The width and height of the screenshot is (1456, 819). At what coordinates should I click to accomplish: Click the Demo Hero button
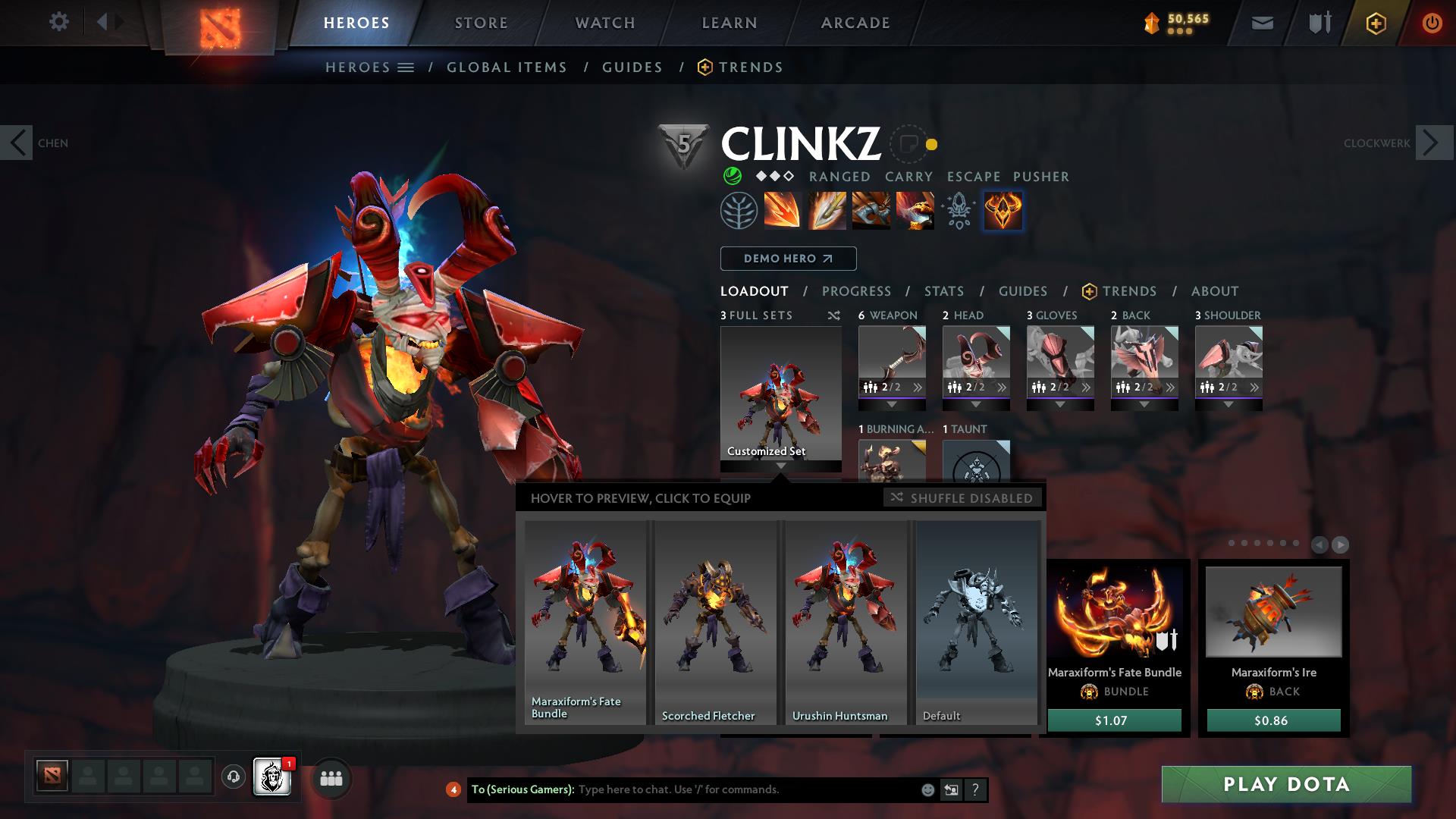coord(787,258)
